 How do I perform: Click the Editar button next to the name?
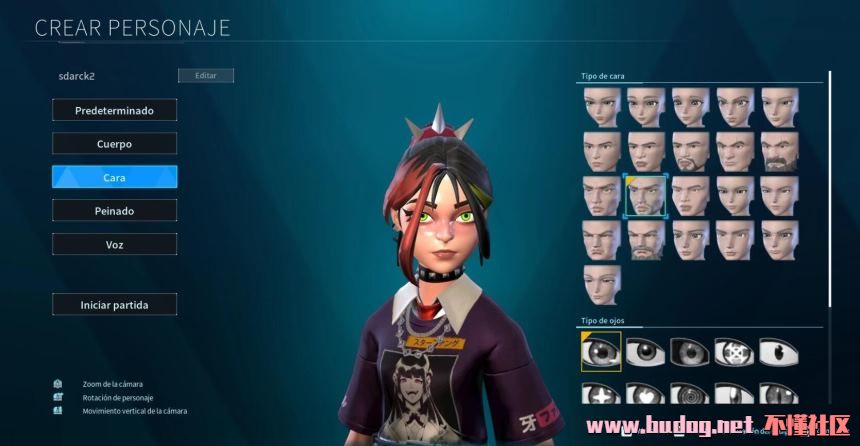pyautogui.click(x=205, y=76)
